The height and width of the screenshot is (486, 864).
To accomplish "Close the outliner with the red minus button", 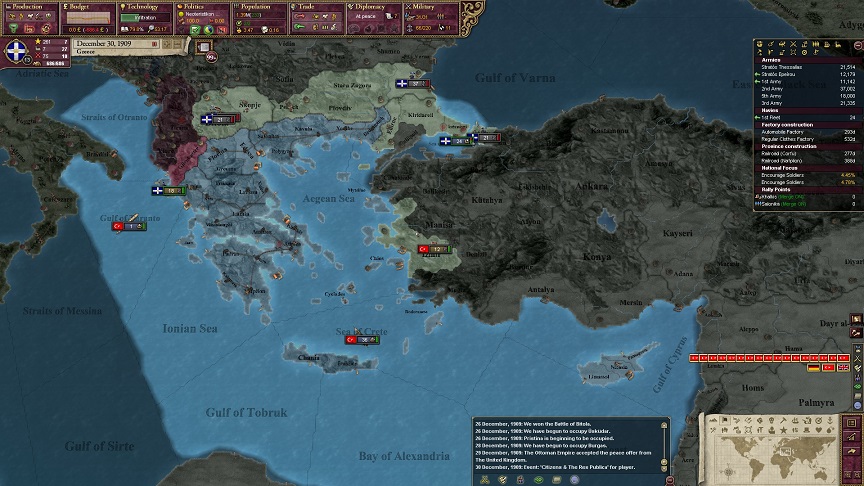I will [858, 44].
